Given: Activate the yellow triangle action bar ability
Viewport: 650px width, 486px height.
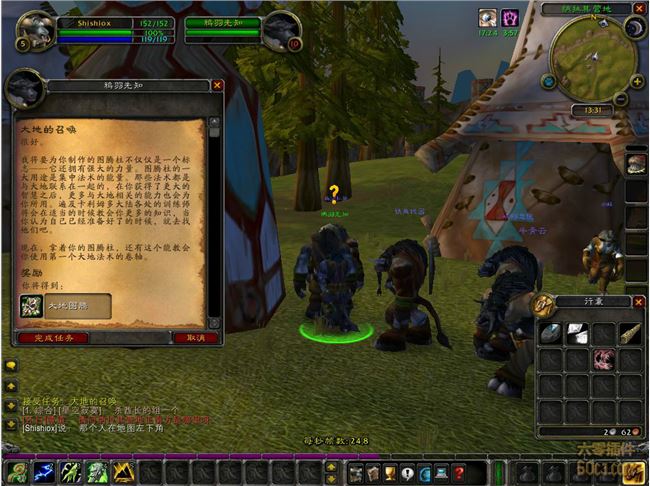Looking at the screenshot, I should point(124,472).
